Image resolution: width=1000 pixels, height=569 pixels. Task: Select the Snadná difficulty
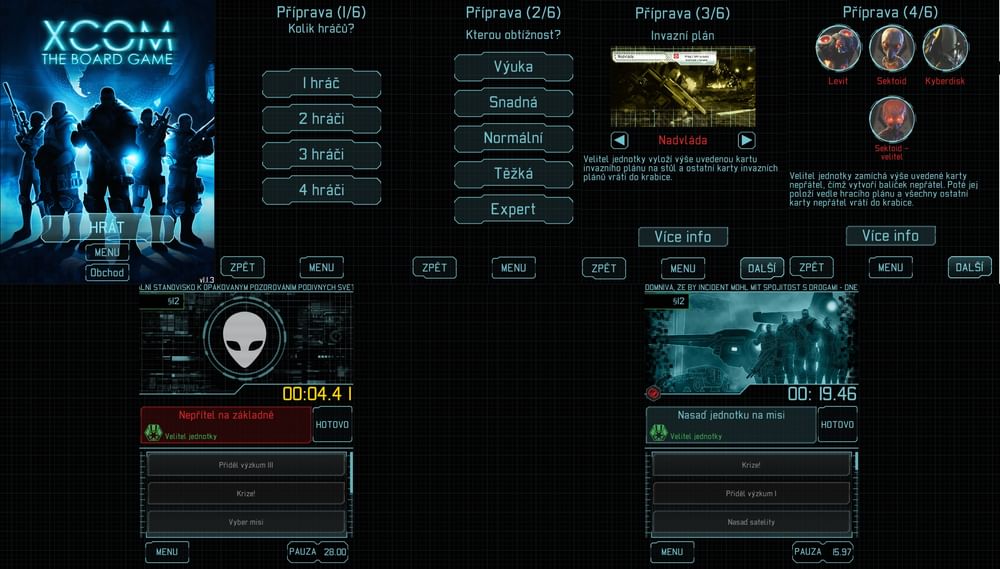tap(513, 102)
